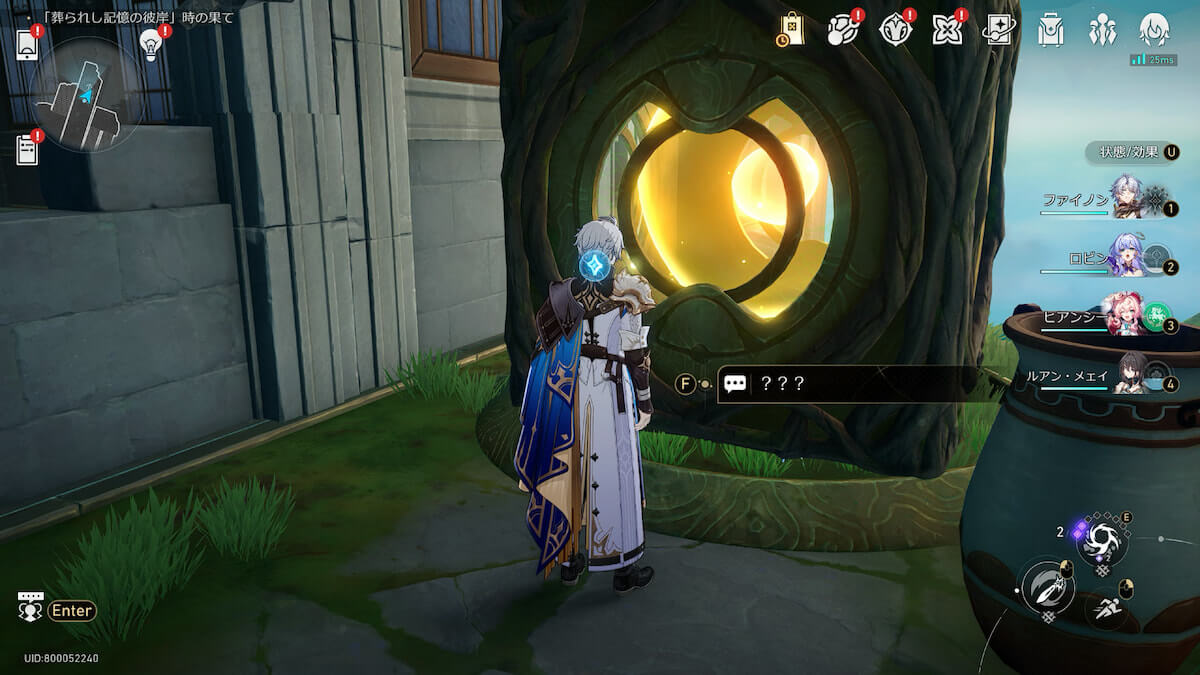
Task: Open the orbiting planets warp icon
Action: pyautogui.click(x=843, y=30)
